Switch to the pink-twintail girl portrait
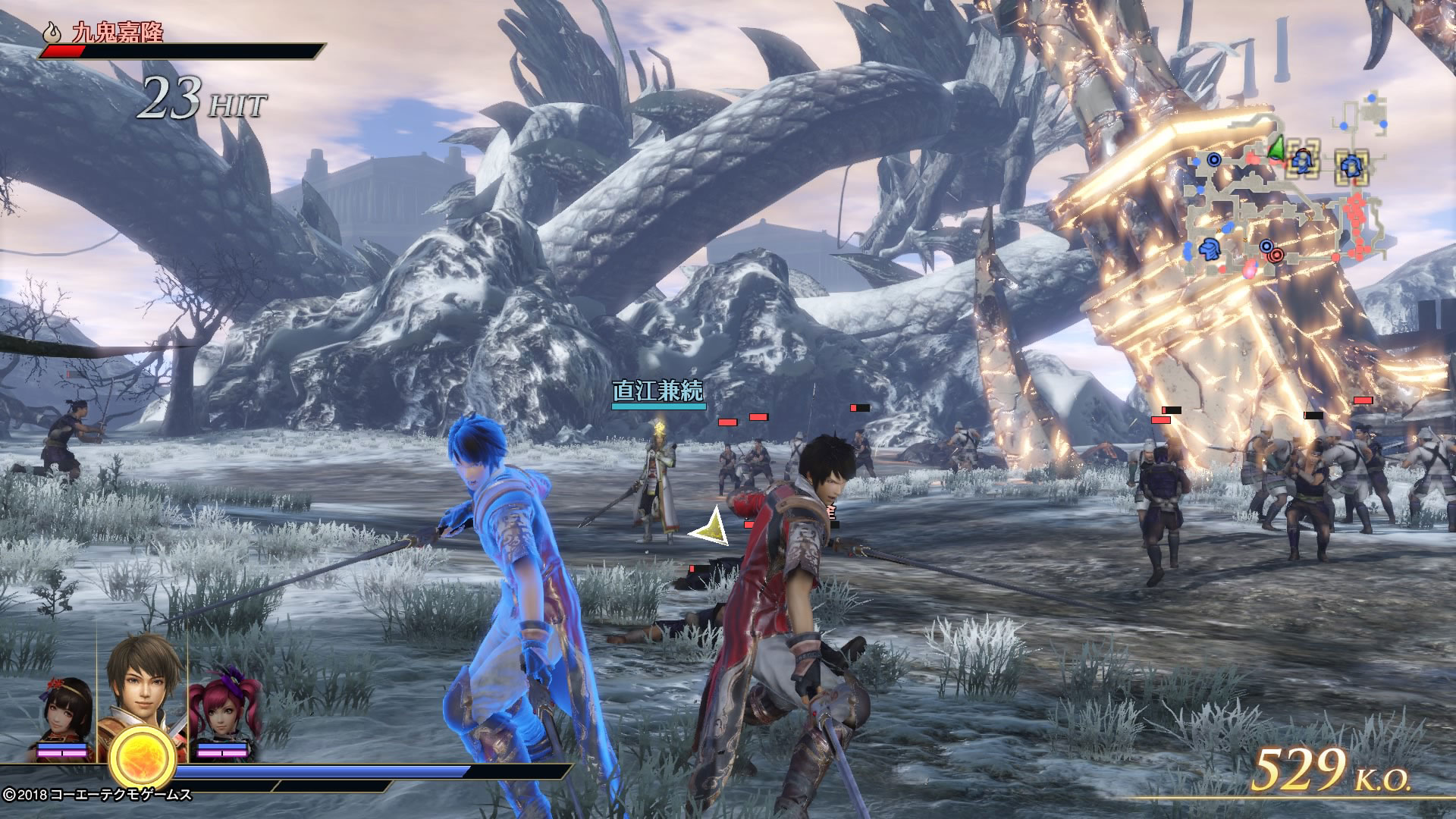 pos(222,709)
